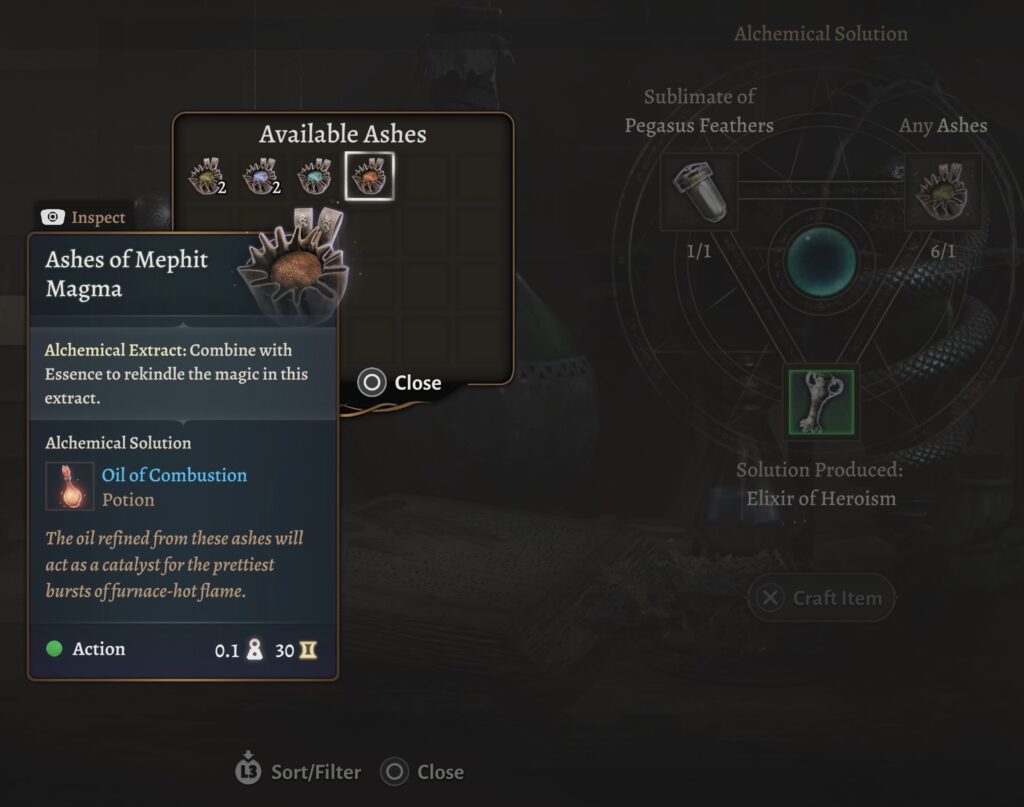Select the yellow-green ashes in Available Ashes

[206, 177]
